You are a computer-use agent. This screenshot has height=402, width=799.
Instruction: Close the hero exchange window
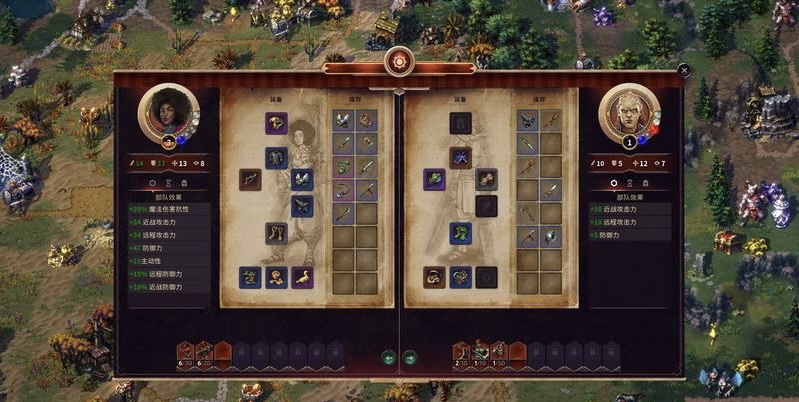coord(683,70)
